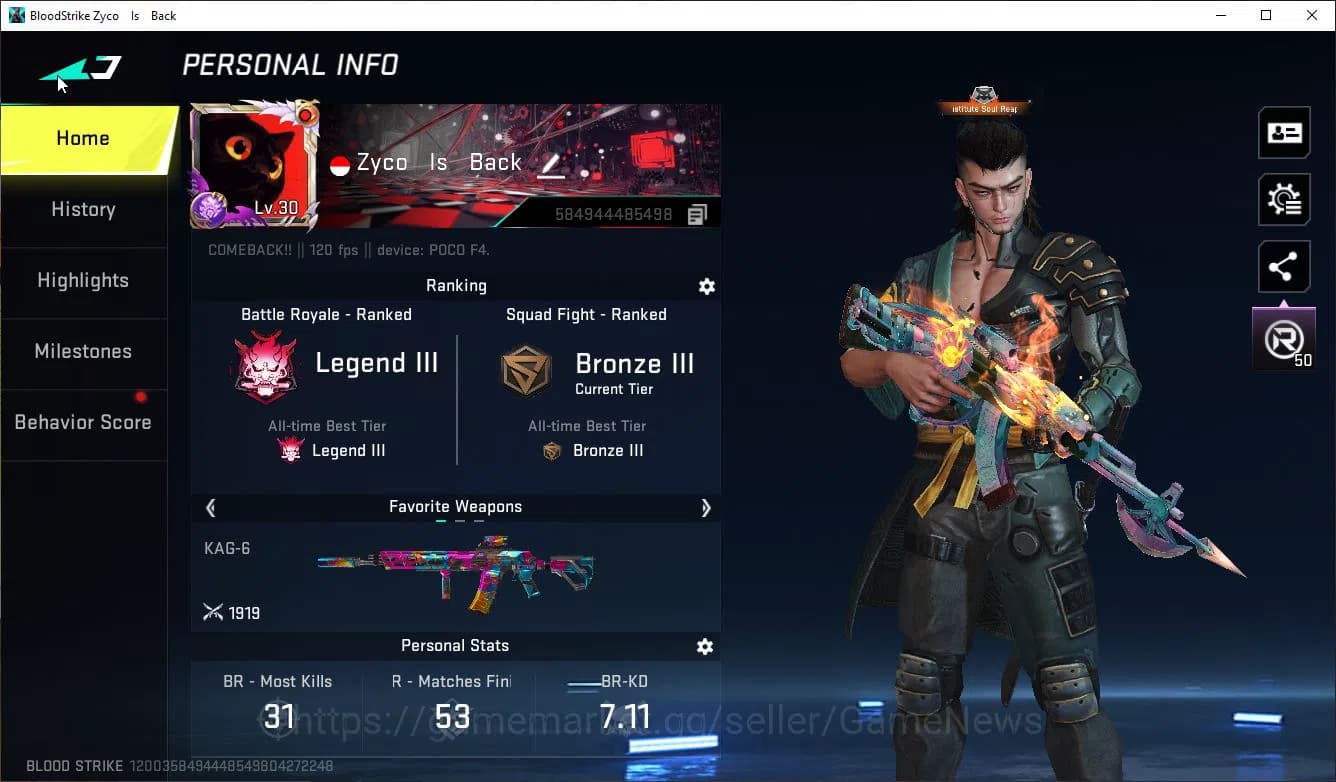Browse previous favorite weapon with left chevron

(210, 507)
